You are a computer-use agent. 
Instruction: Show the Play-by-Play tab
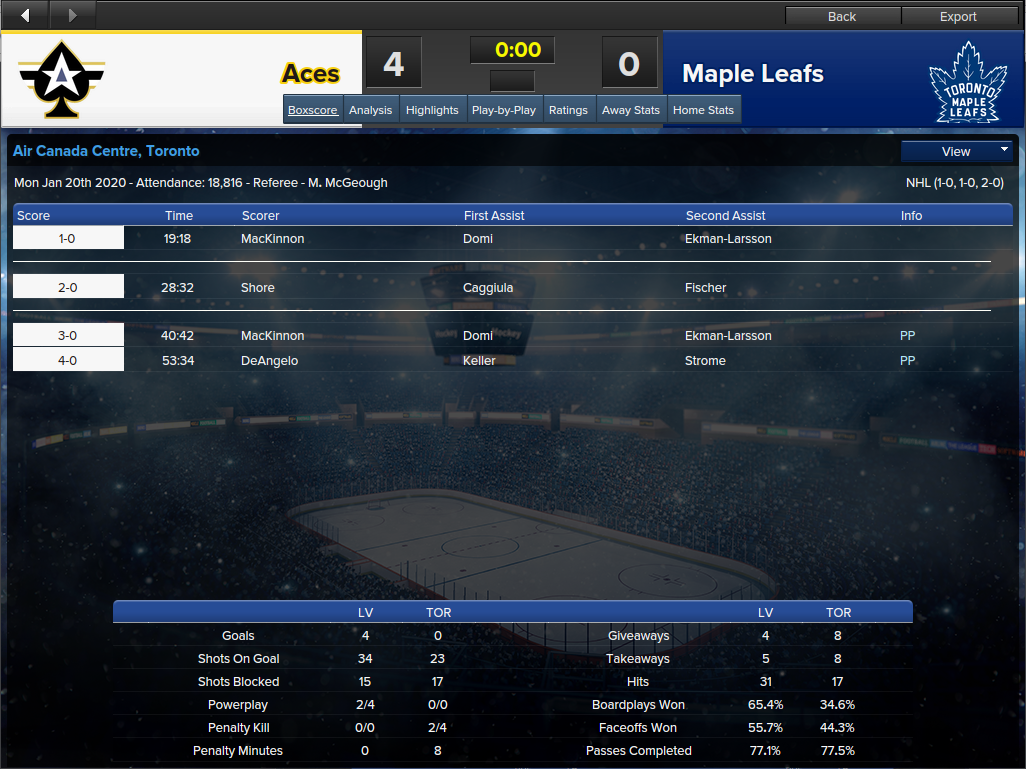pyautogui.click(x=504, y=110)
